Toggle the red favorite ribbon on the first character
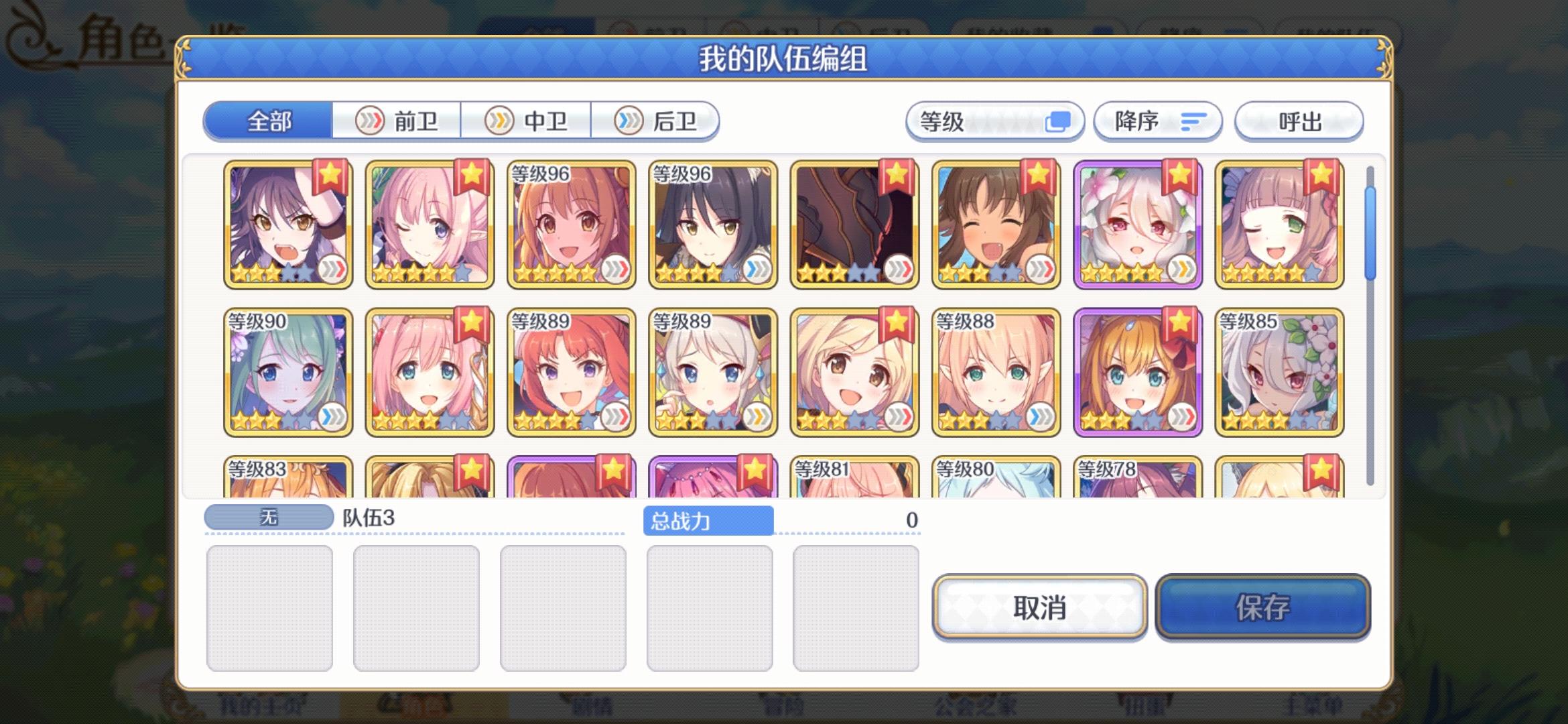 tap(332, 178)
